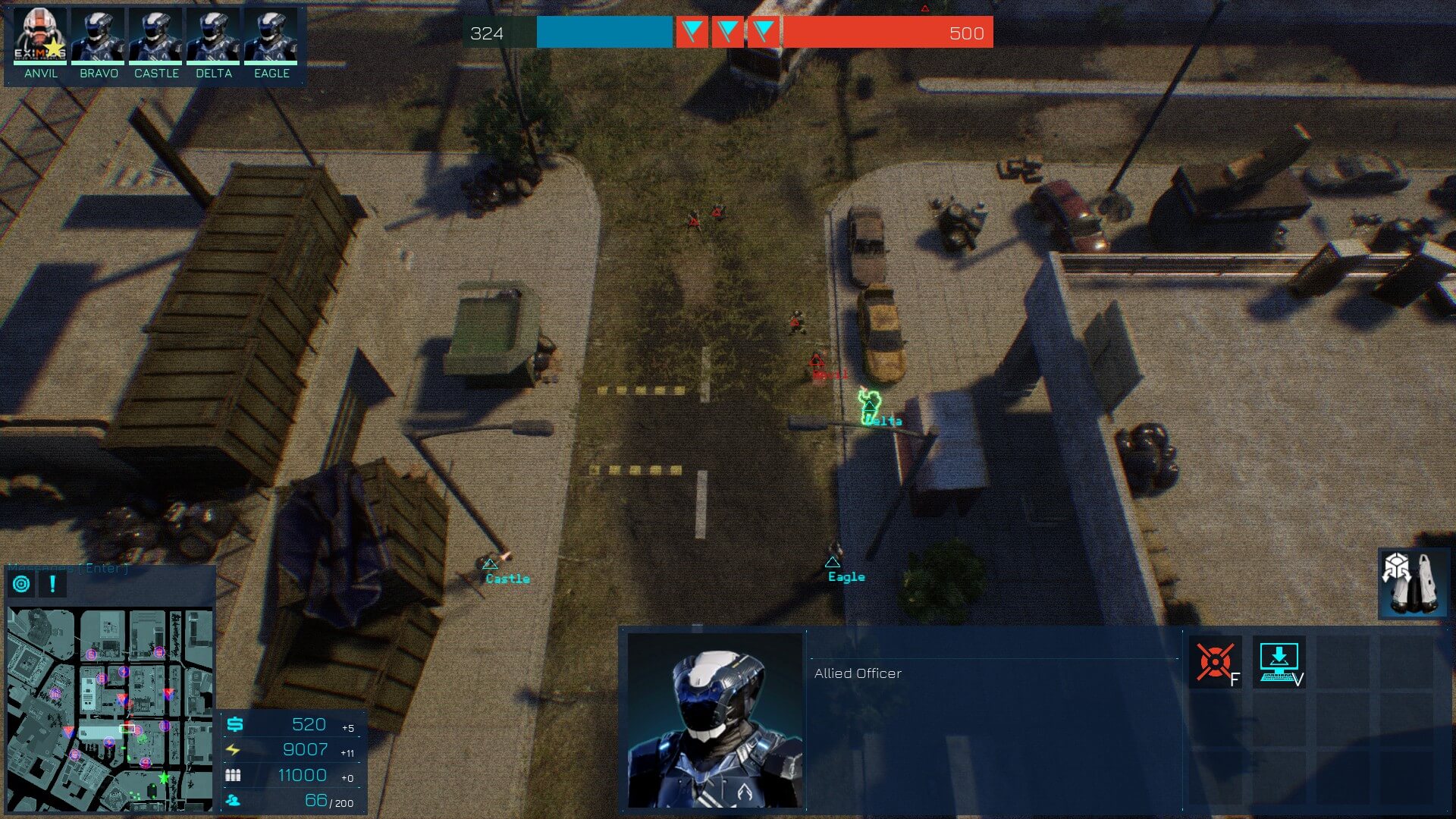
Task: Use the computer download ability
Action: pyautogui.click(x=1279, y=662)
